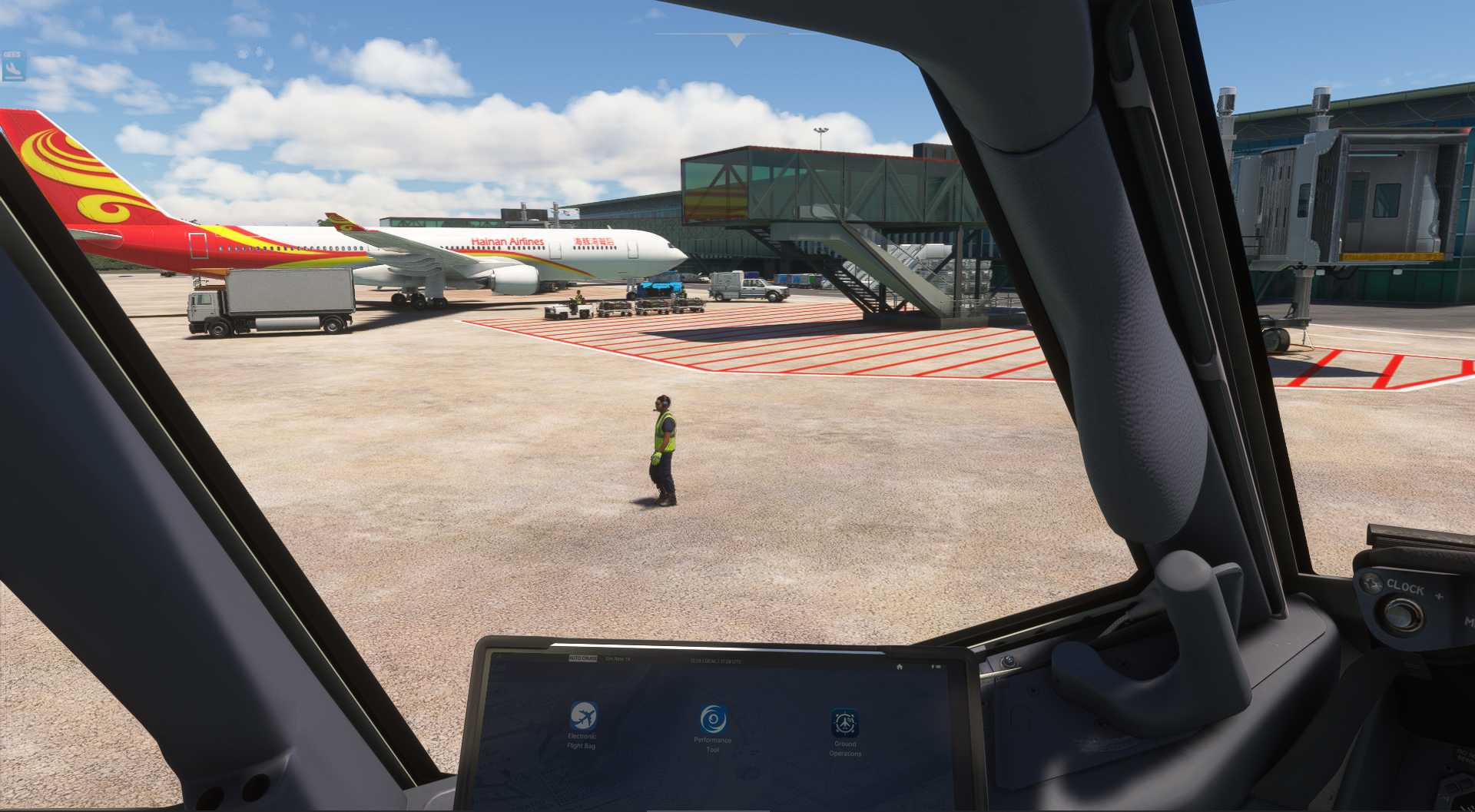
Task: Tap the tablet's home icon
Action: coord(900,667)
